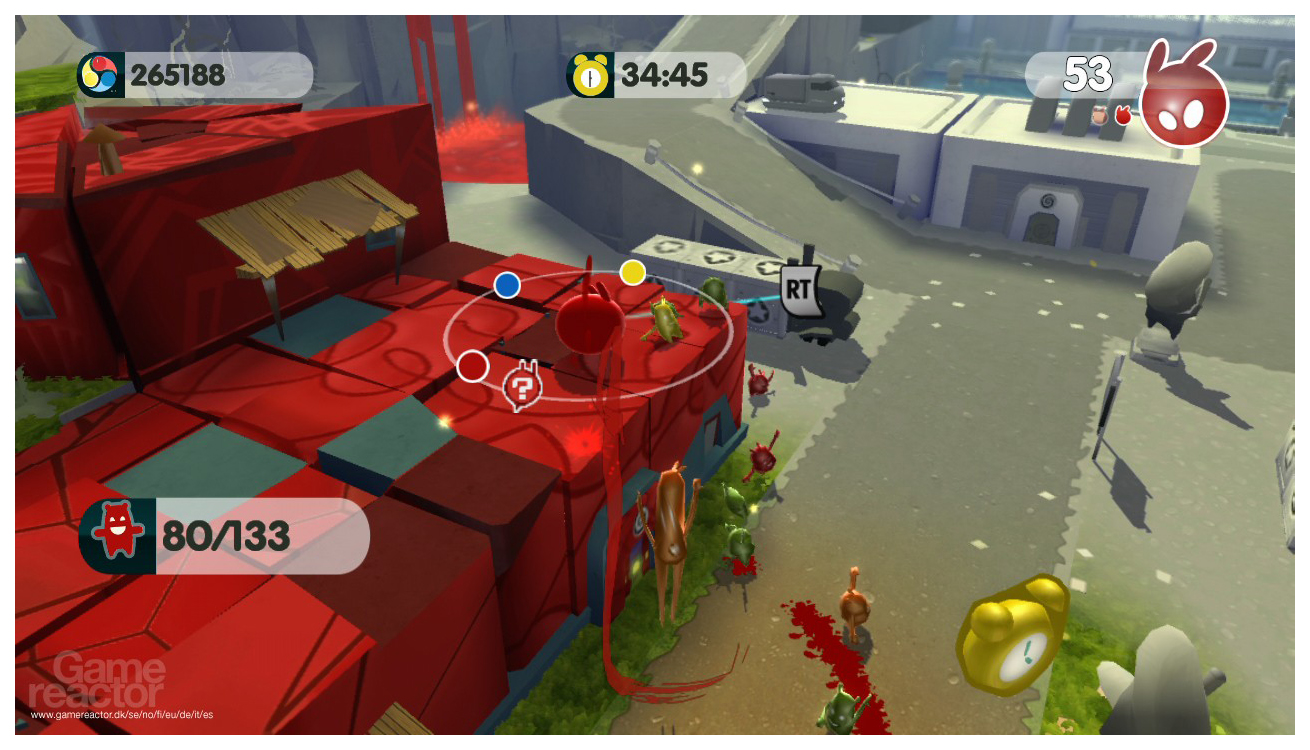Choose the yellow paint colour dot

(x=632, y=272)
